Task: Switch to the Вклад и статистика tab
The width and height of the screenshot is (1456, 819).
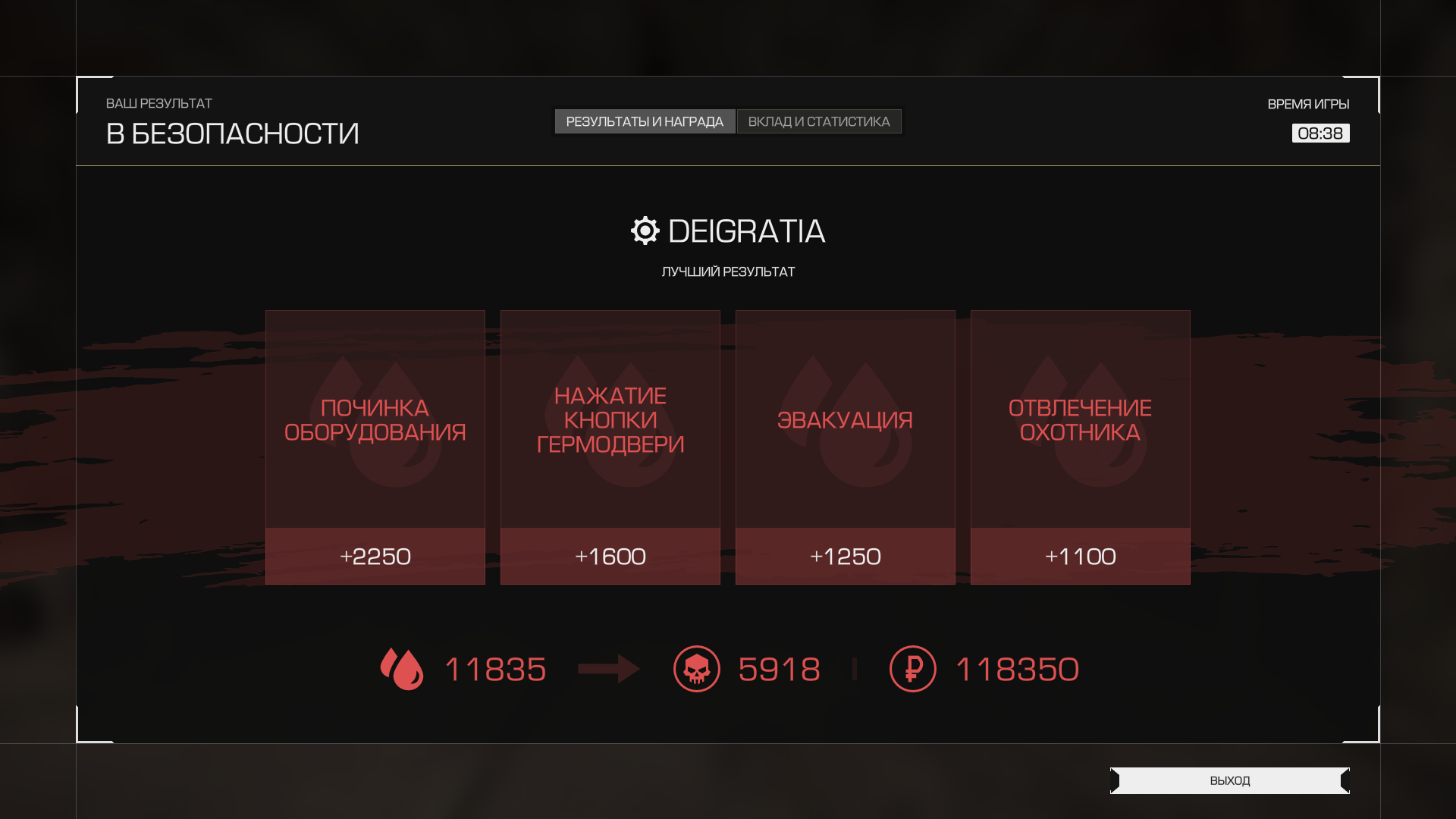Action: [x=819, y=121]
